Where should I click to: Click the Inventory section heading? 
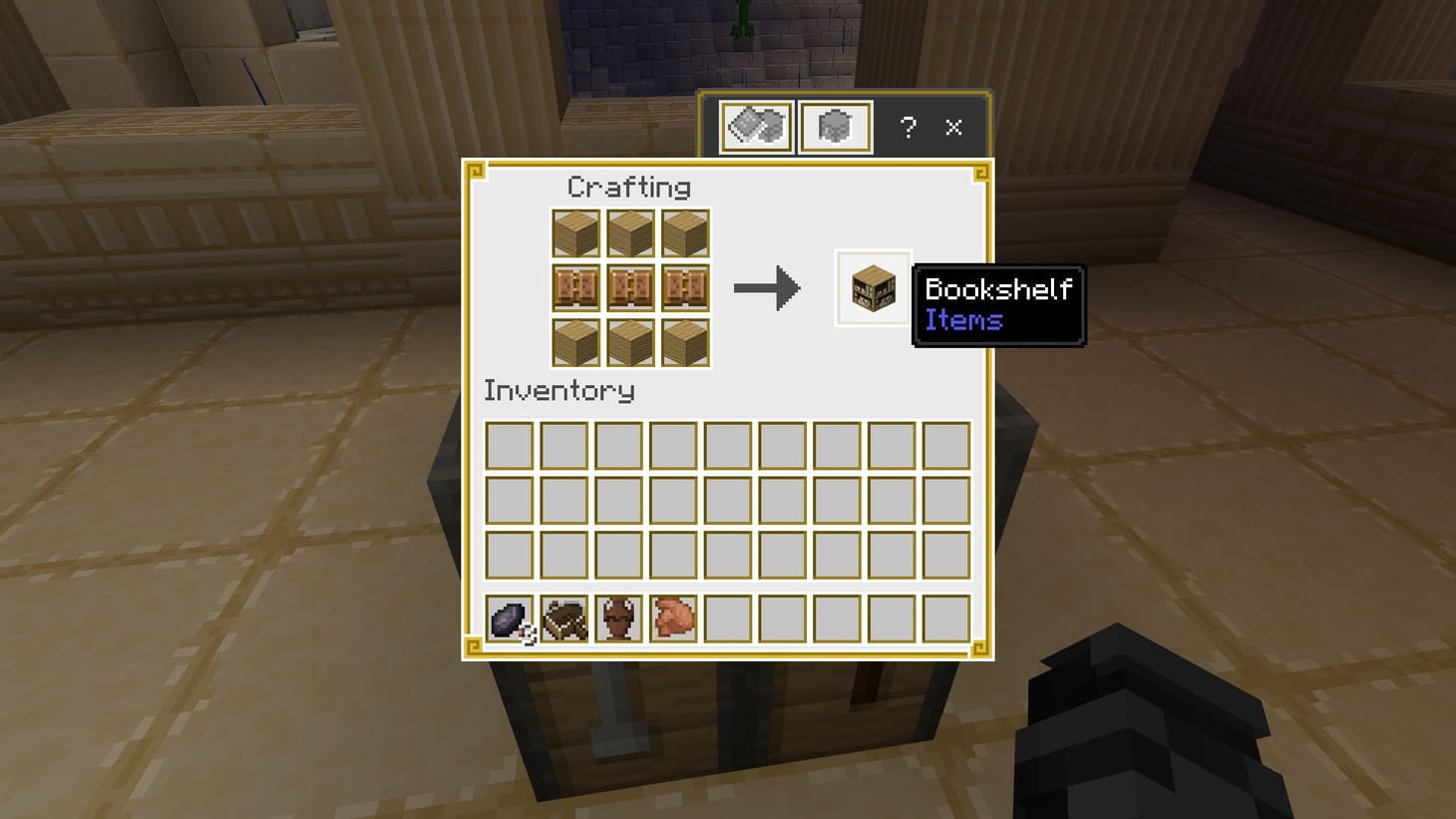[558, 391]
